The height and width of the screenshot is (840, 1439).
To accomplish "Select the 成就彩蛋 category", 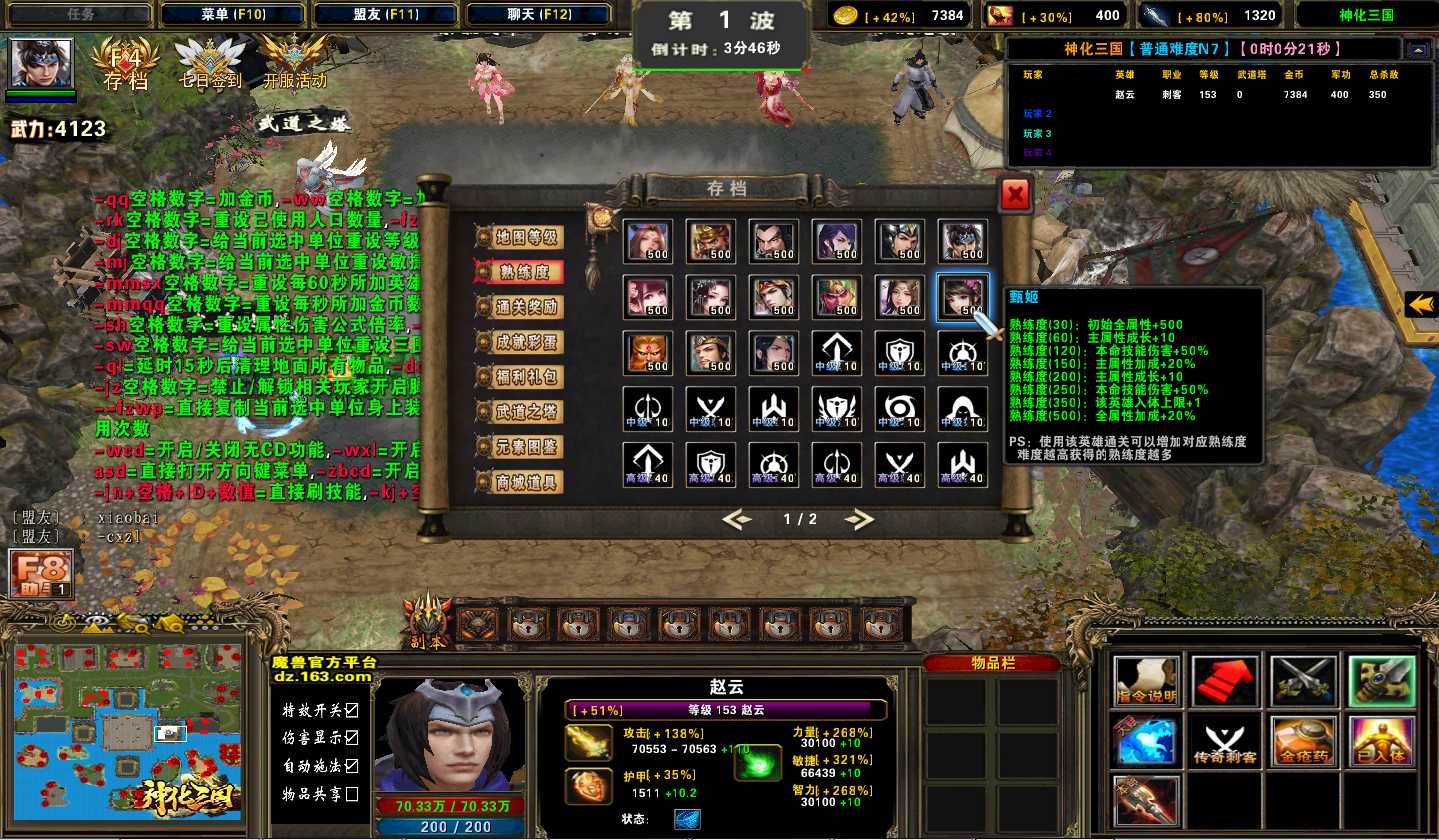I will 520,342.
